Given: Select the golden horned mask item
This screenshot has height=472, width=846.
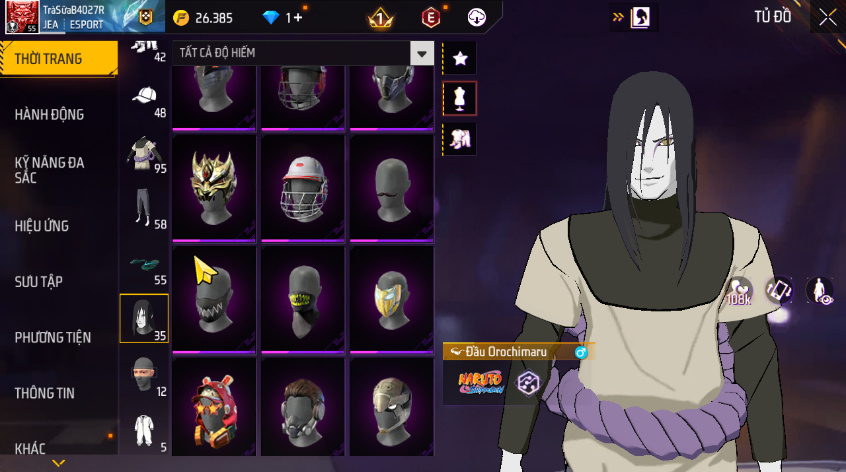Looking at the screenshot, I should click(x=214, y=188).
